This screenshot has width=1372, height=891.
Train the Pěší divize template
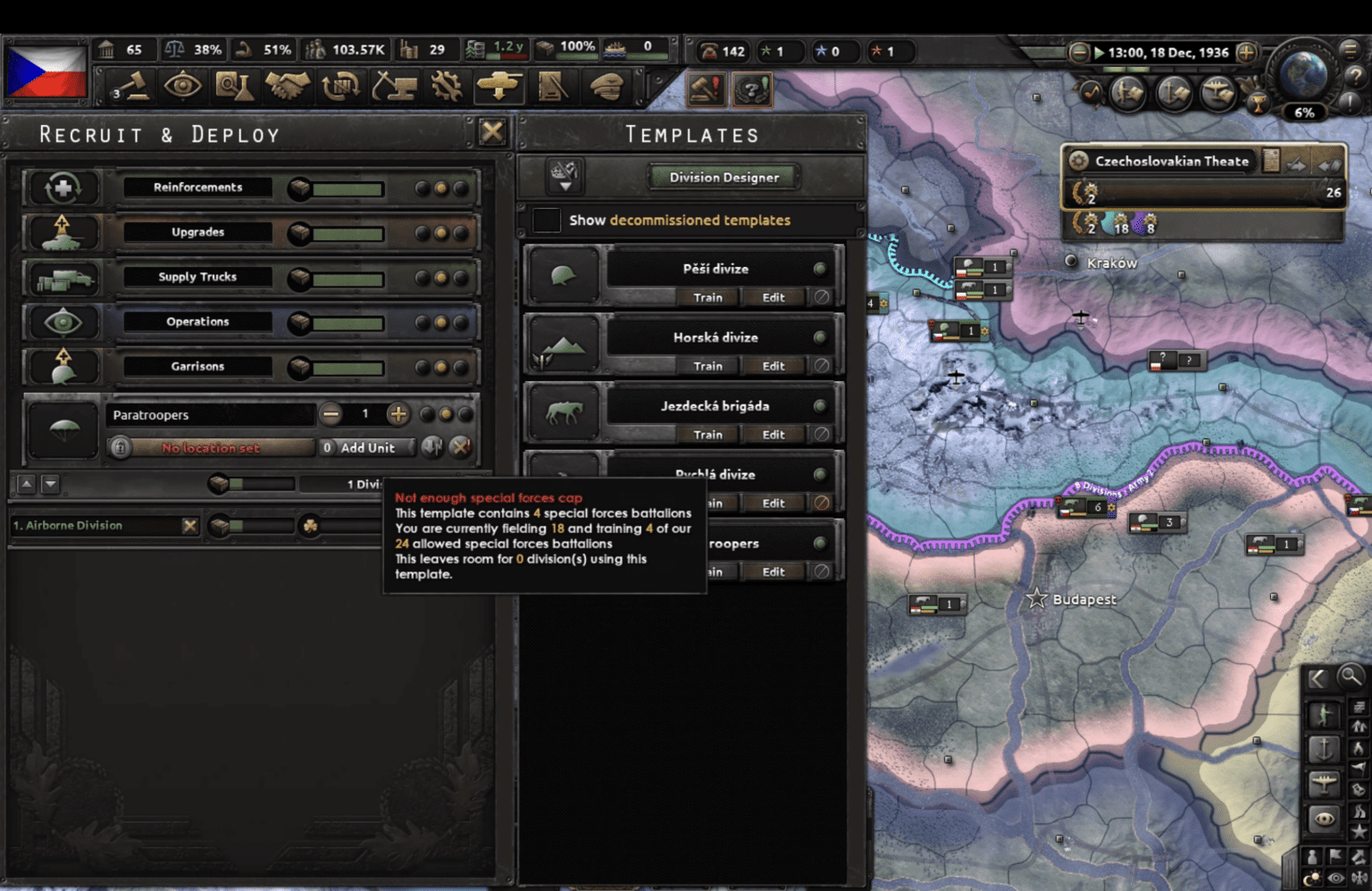[707, 297]
